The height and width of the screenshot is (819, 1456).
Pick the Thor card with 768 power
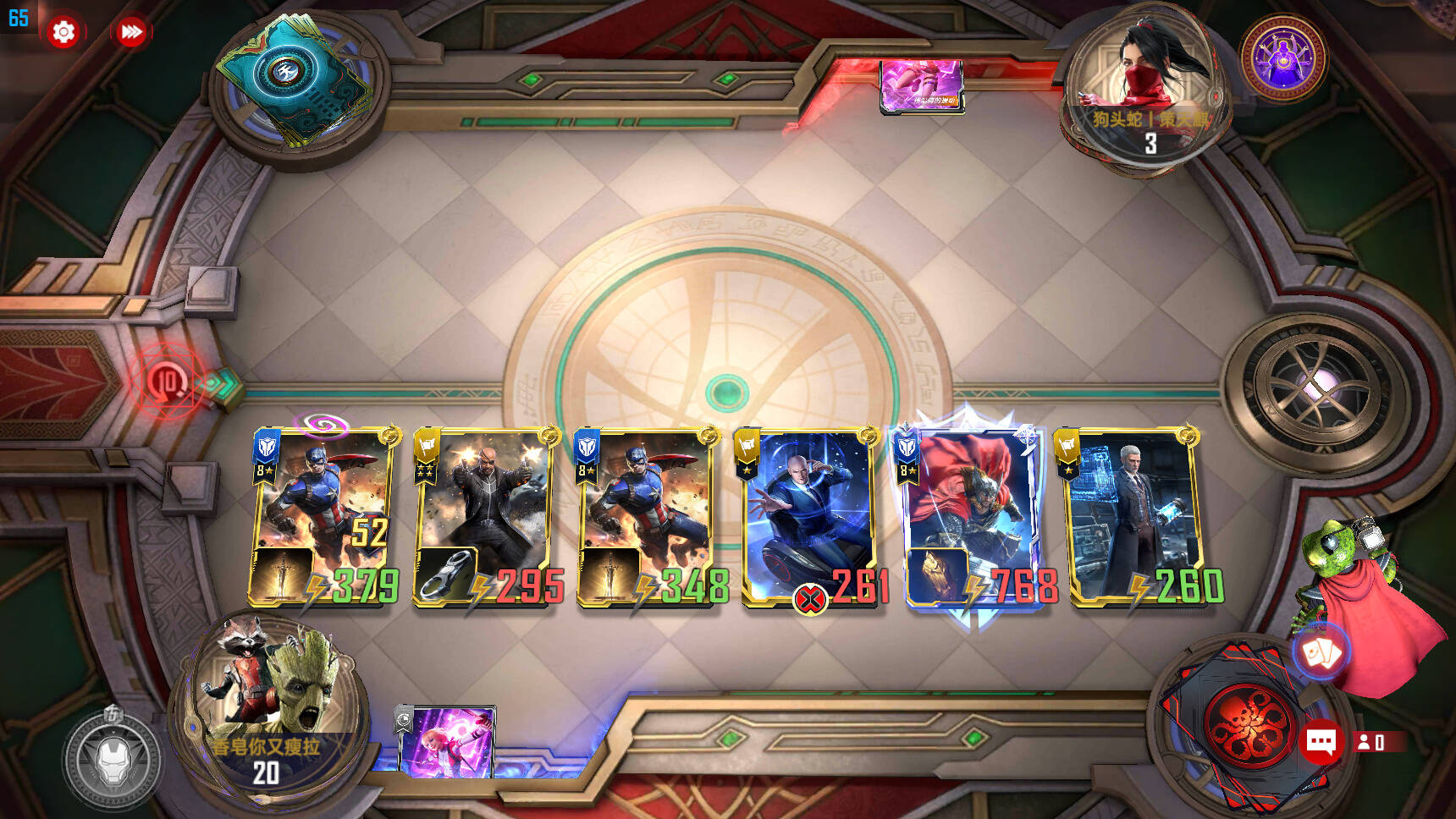coord(973,518)
